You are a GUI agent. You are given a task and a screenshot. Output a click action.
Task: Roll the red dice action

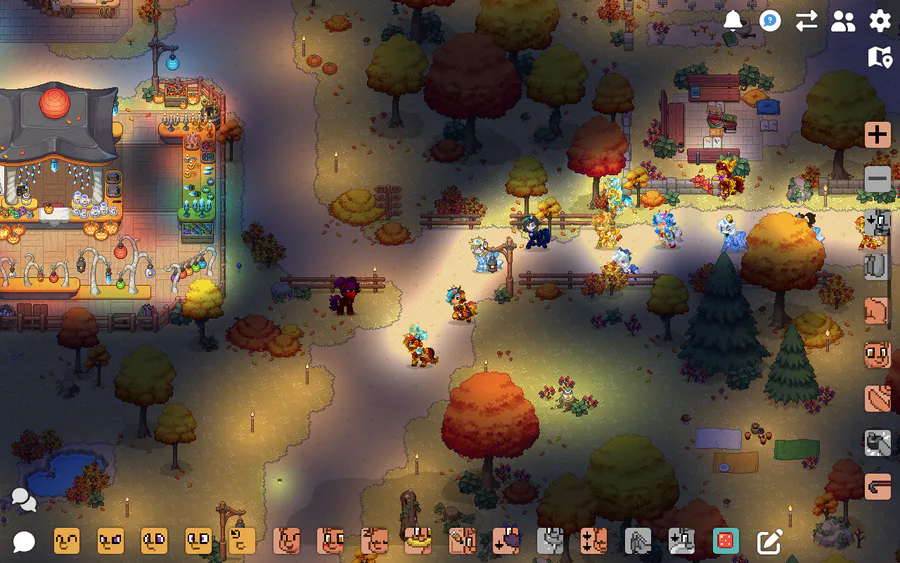725,541
